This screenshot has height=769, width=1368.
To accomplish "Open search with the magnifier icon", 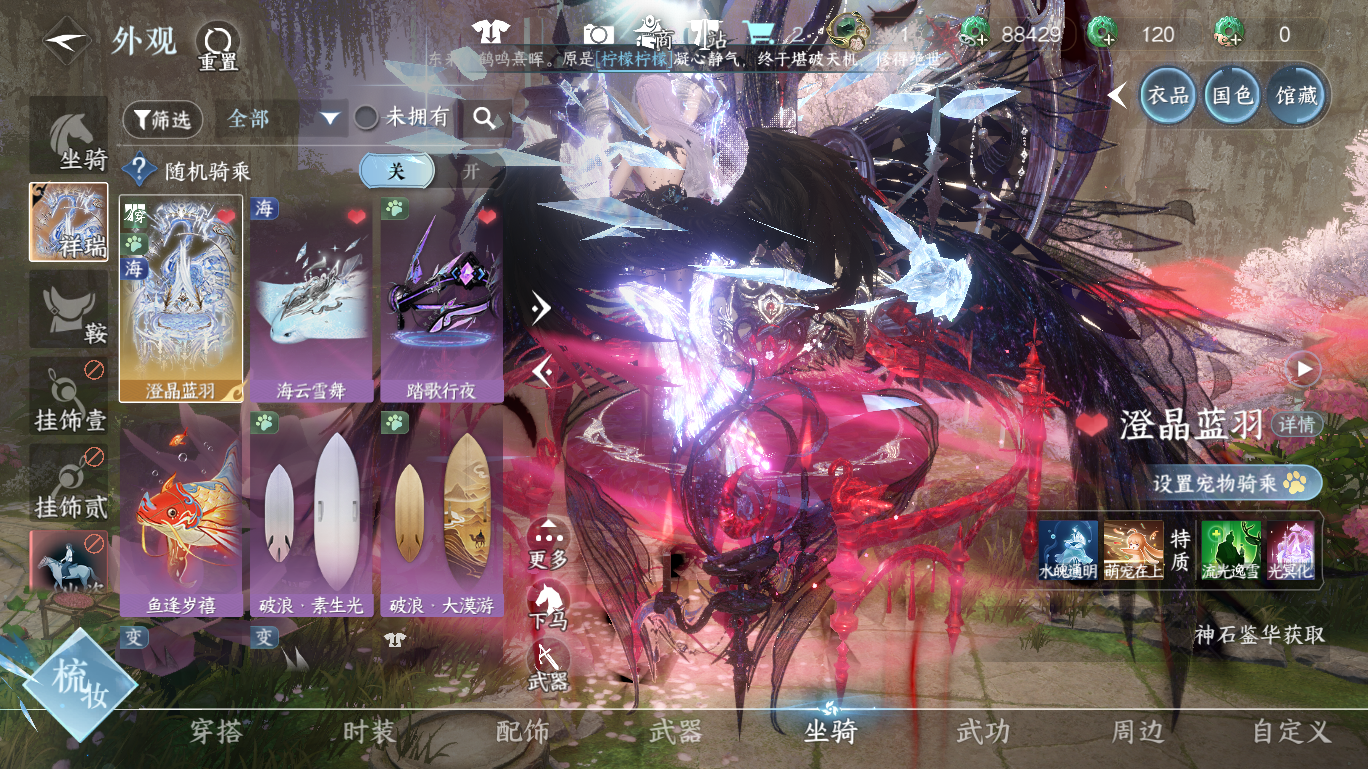I will click(x=485, y=119).
